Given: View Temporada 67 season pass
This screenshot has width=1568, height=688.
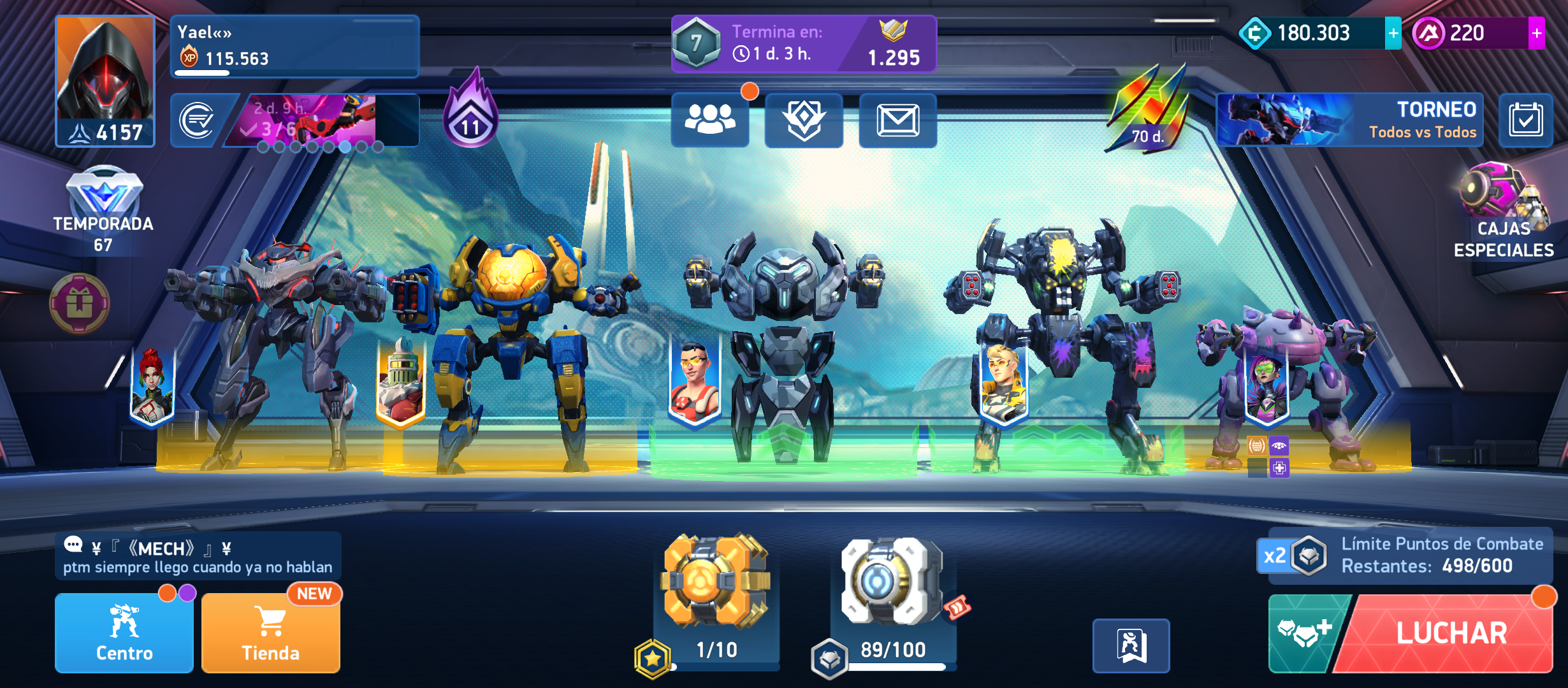Looking at the screenshot, I should [x=103, y=211].
